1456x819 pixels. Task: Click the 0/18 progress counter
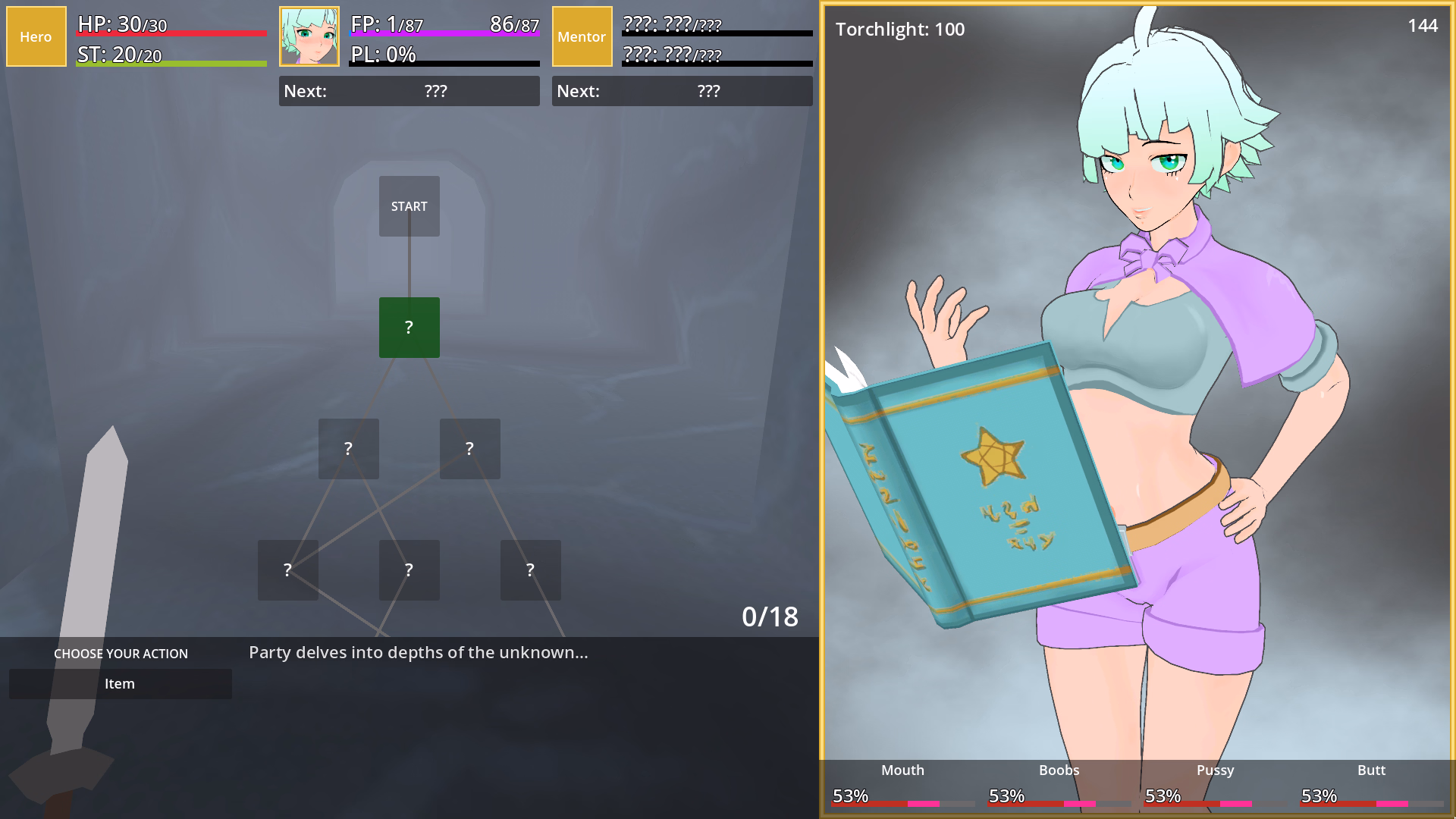point(771,617)
